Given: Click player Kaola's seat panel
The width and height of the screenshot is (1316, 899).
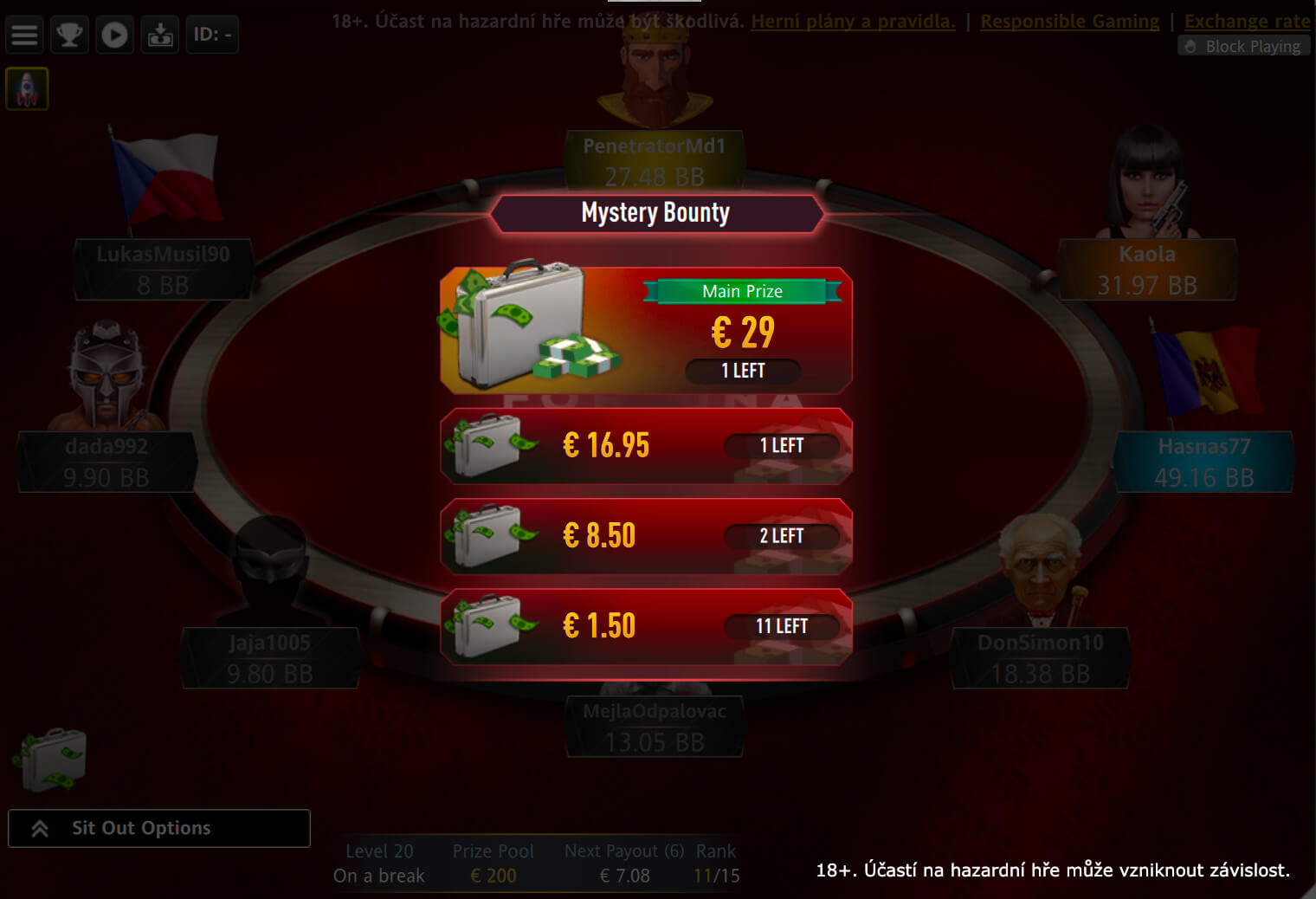Looking at the screenshot, I should pyautogui.click(x=1147, y=269).
